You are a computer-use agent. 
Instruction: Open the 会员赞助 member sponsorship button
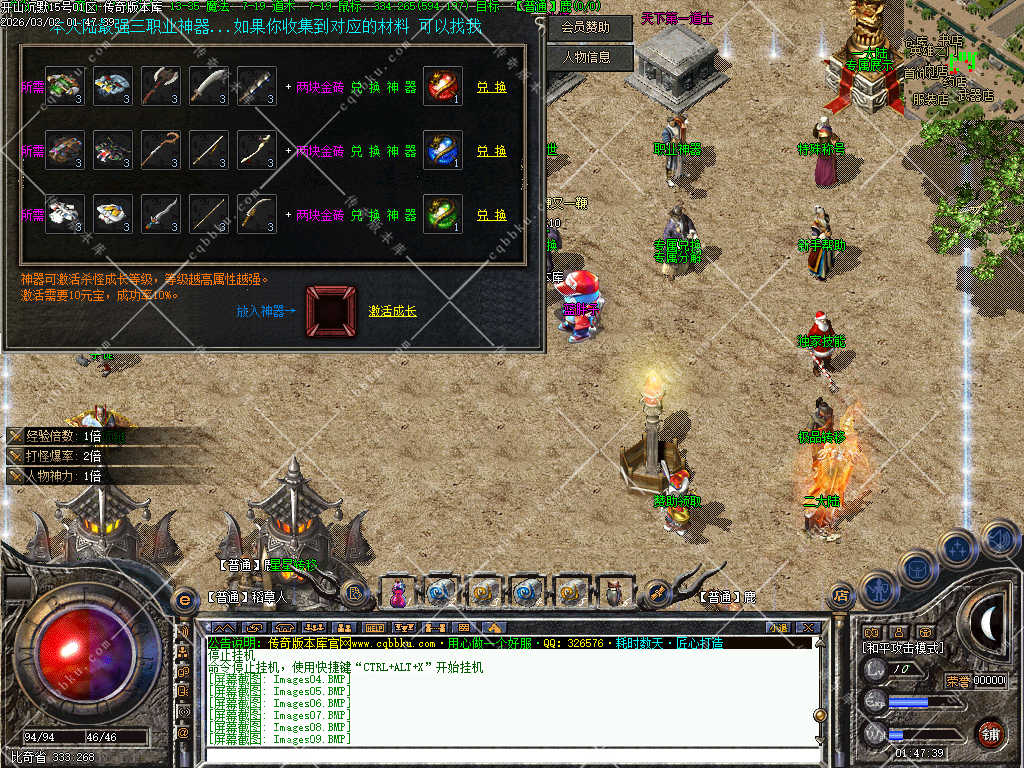click(586, 28)
